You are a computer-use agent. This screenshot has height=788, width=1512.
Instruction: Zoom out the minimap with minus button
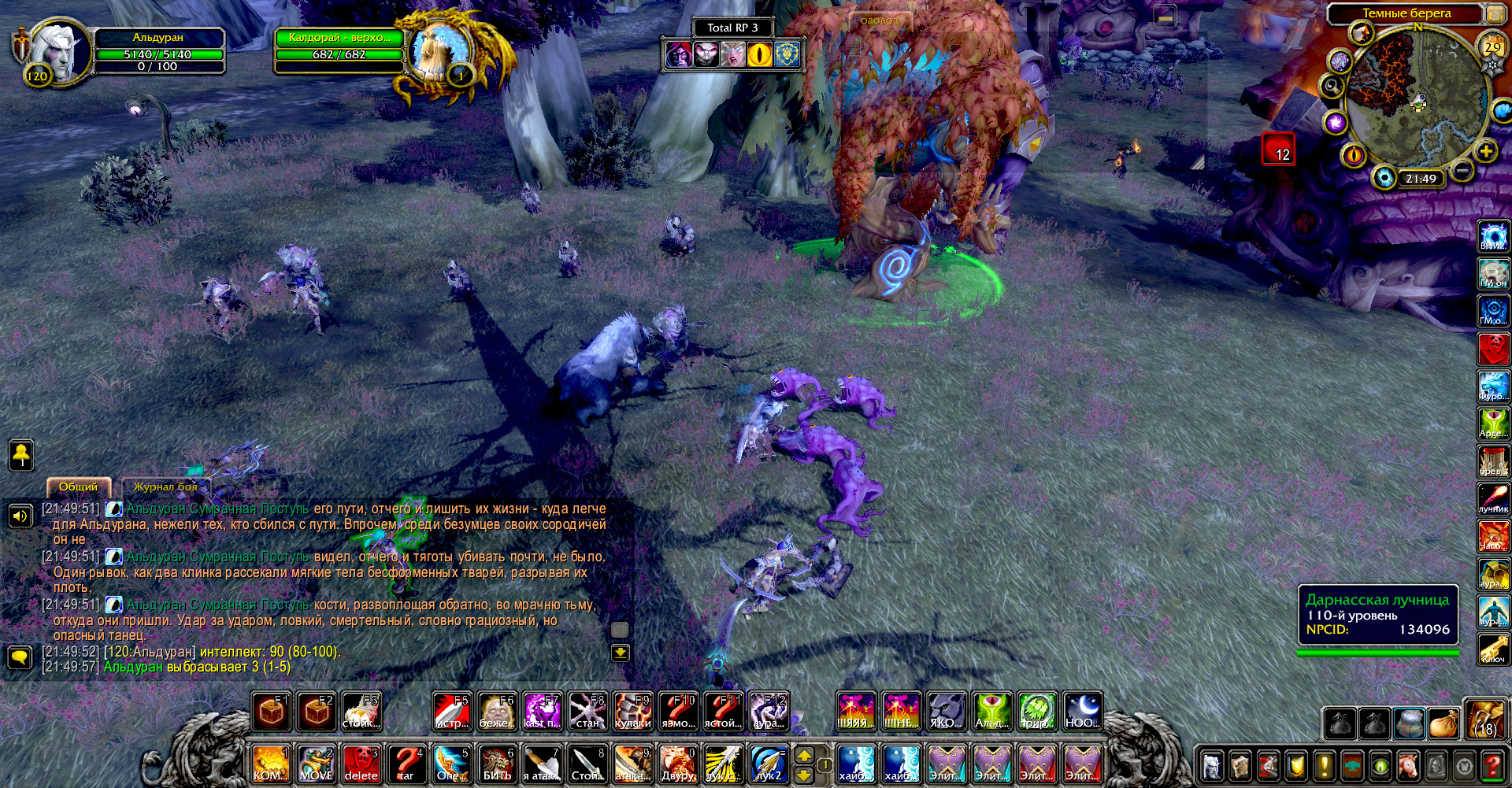point(1462,170)
